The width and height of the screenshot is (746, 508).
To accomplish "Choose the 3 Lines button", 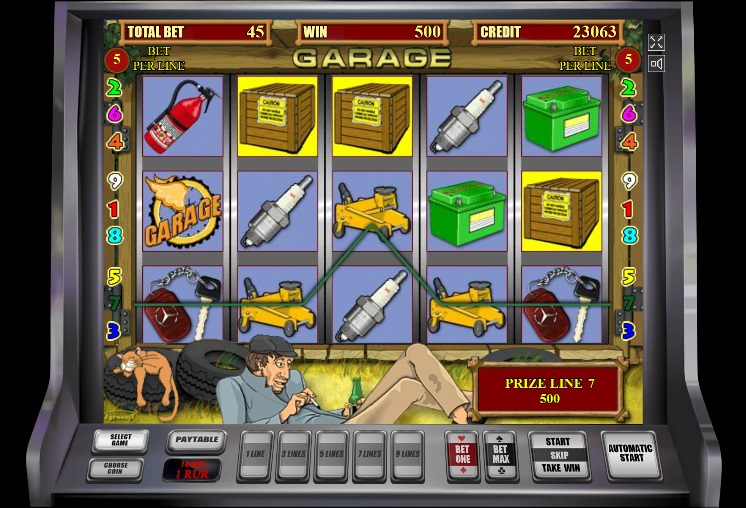I will tap(292, 455).
